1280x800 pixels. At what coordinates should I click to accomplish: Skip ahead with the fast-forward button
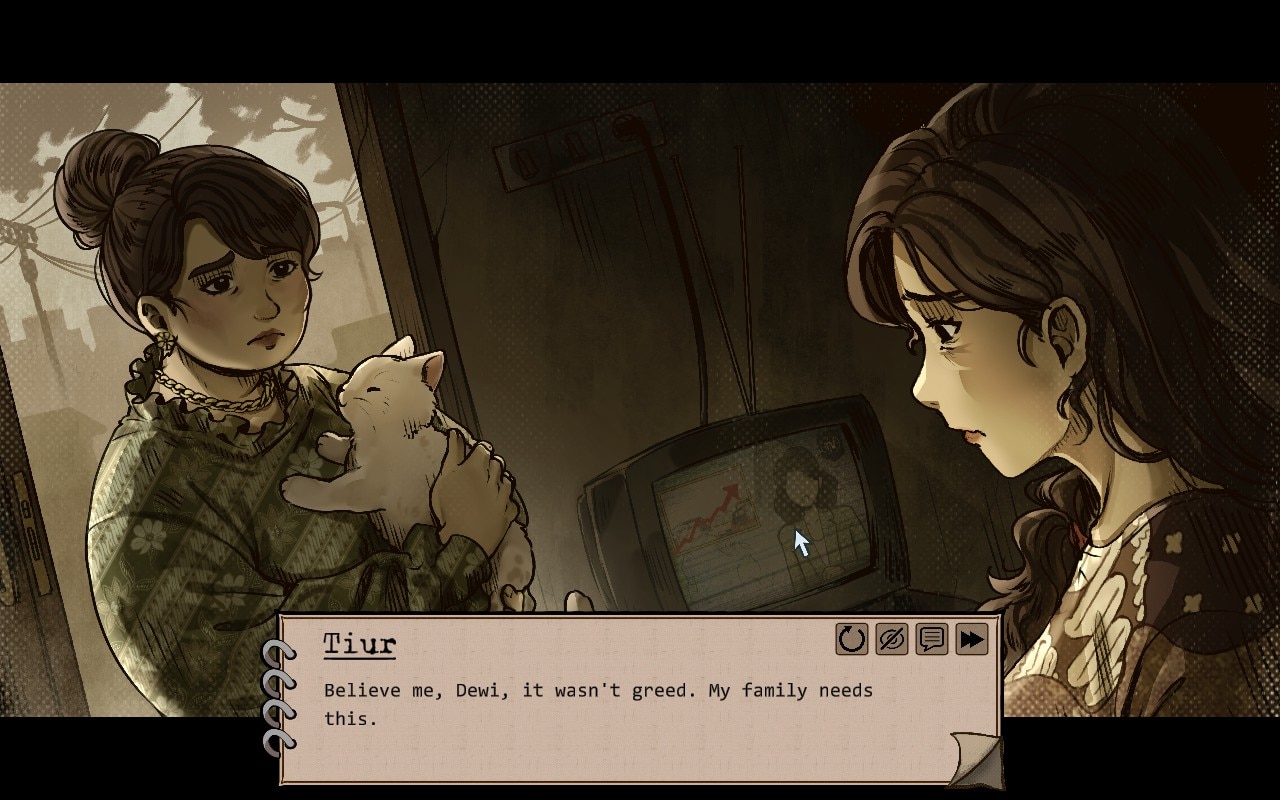[971, 639]
